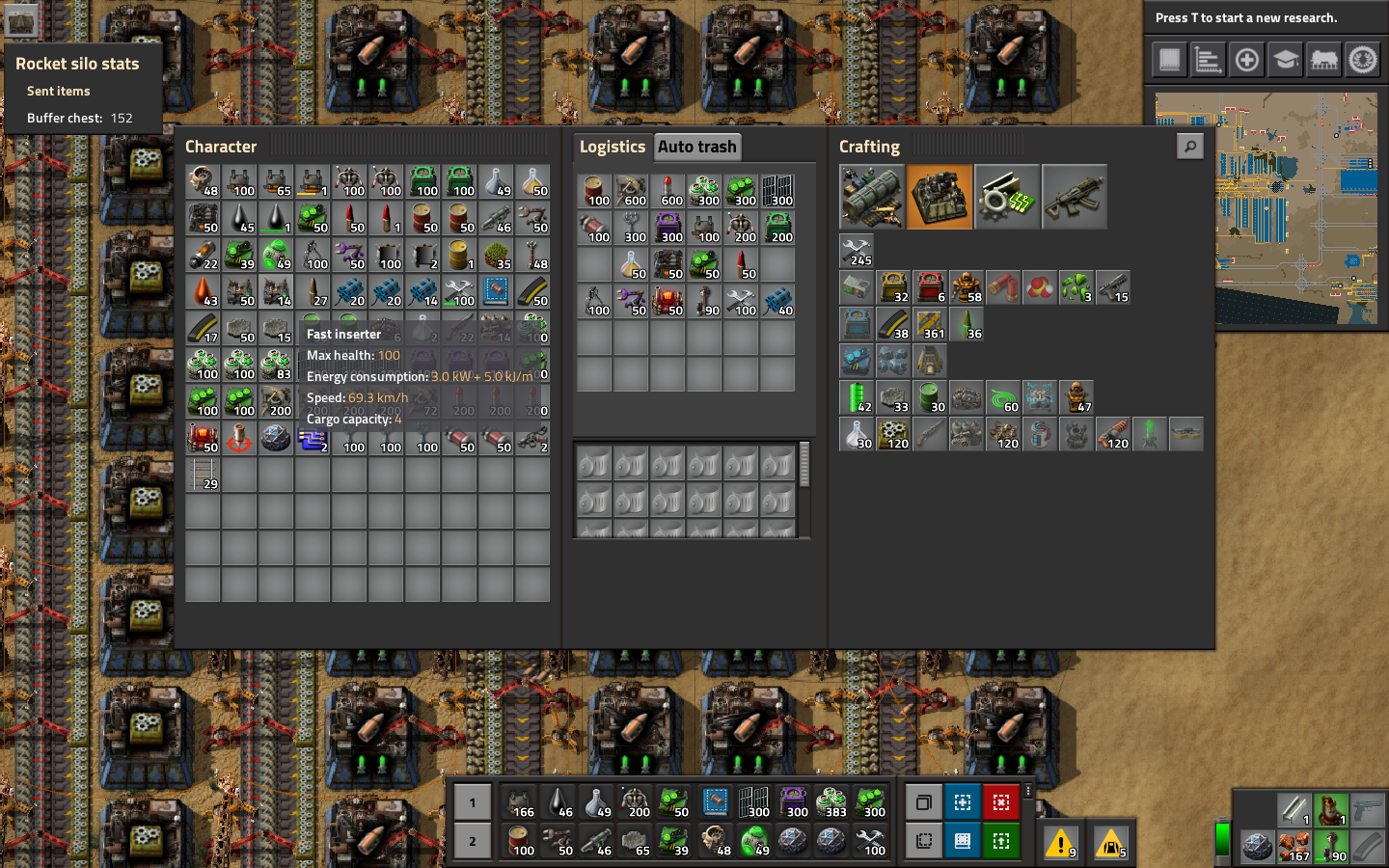
Task: Open the trains overview from the top toolbar
Action: [x=1324, y=59]
